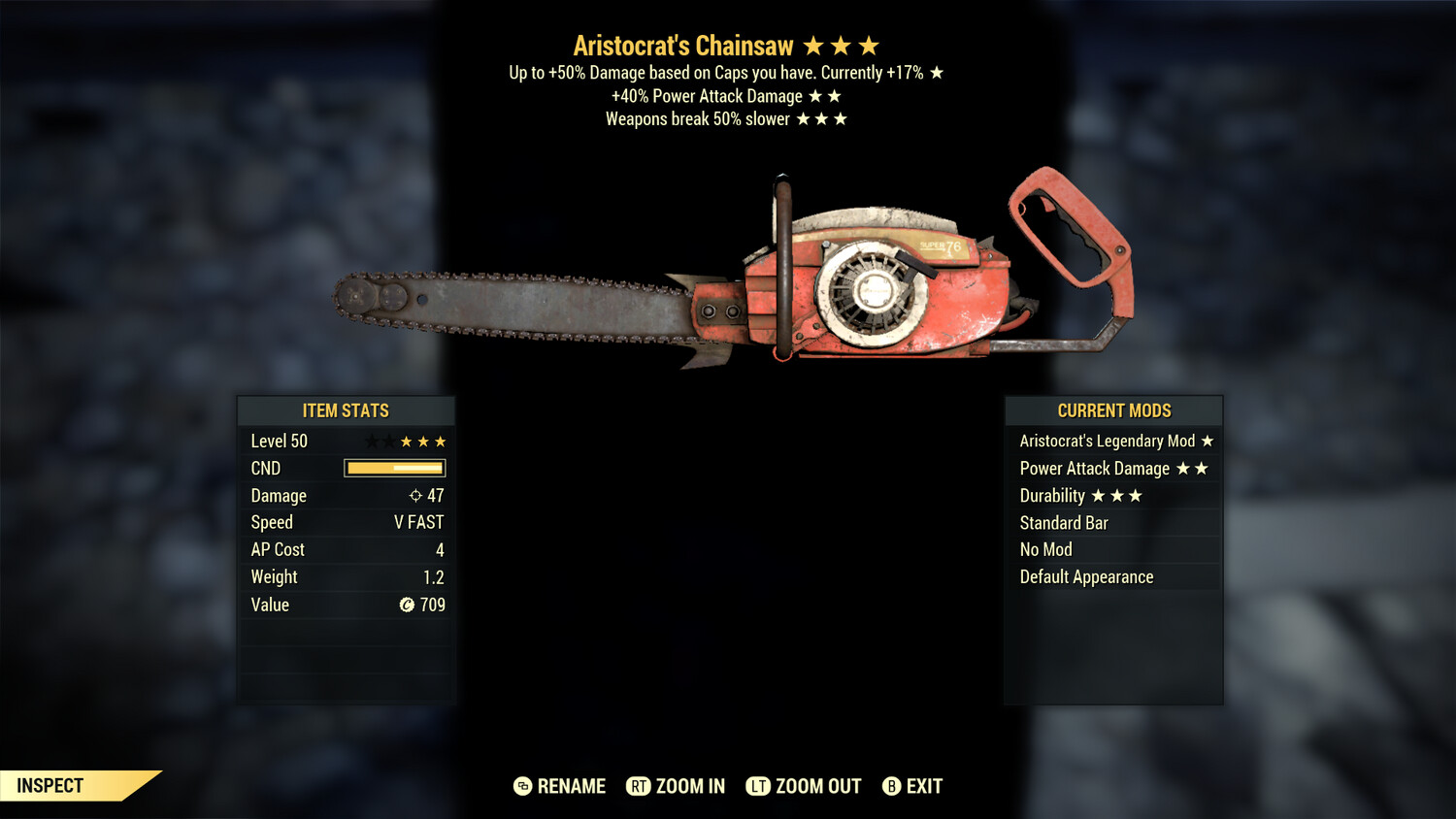Pick the Standard Bar mod entry

[1113, 523]
